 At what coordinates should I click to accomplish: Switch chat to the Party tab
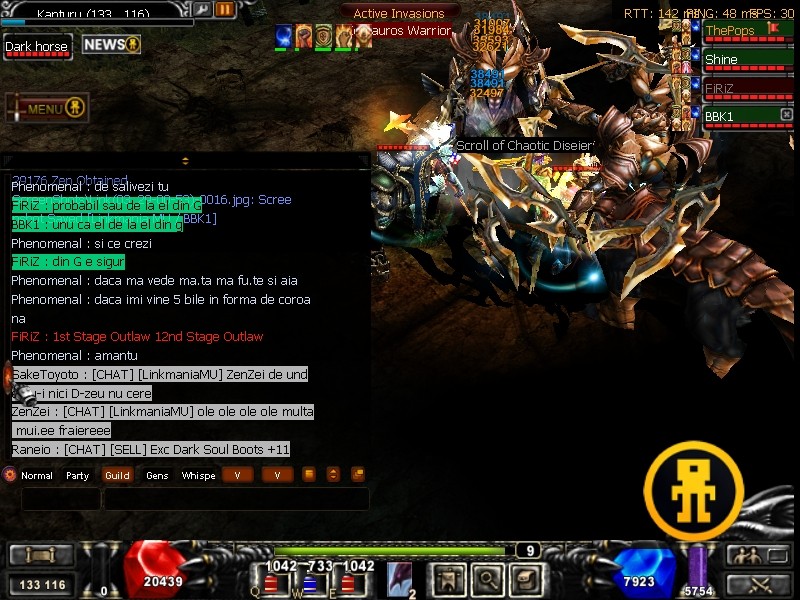78,476
